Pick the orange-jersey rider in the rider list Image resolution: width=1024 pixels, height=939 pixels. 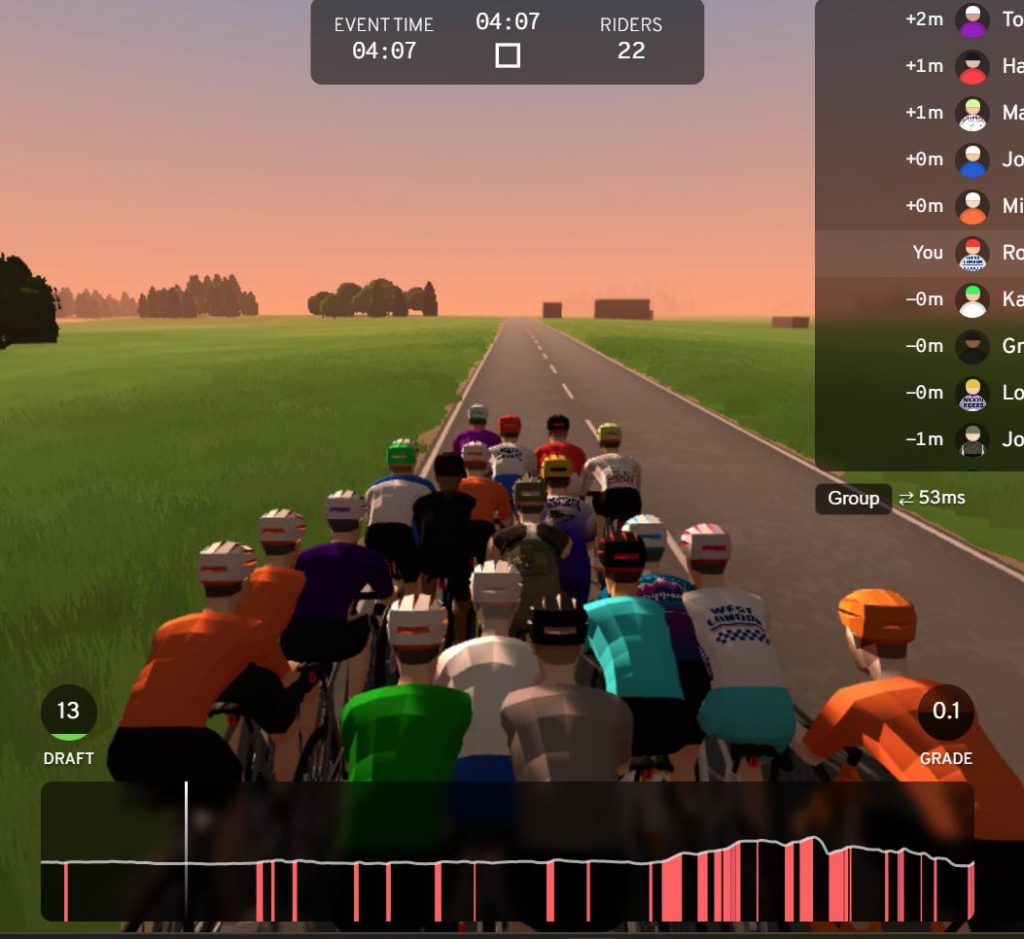[x=972, y=206]
